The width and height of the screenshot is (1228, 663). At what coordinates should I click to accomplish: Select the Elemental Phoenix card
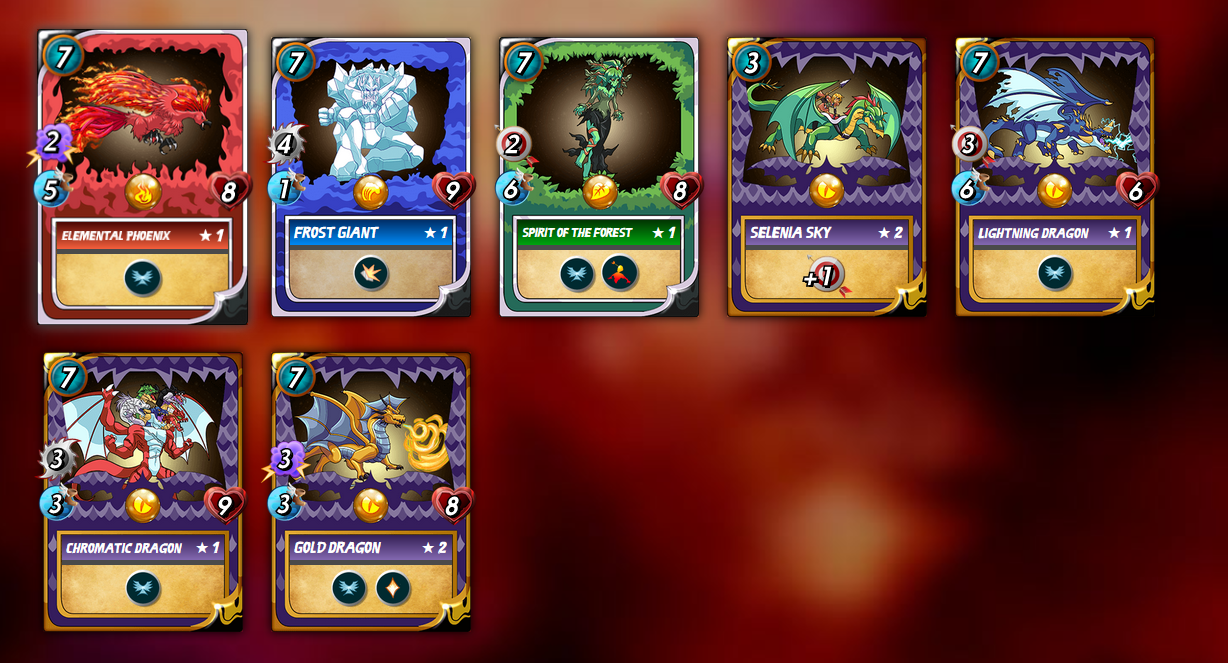[x=142, y=177]
